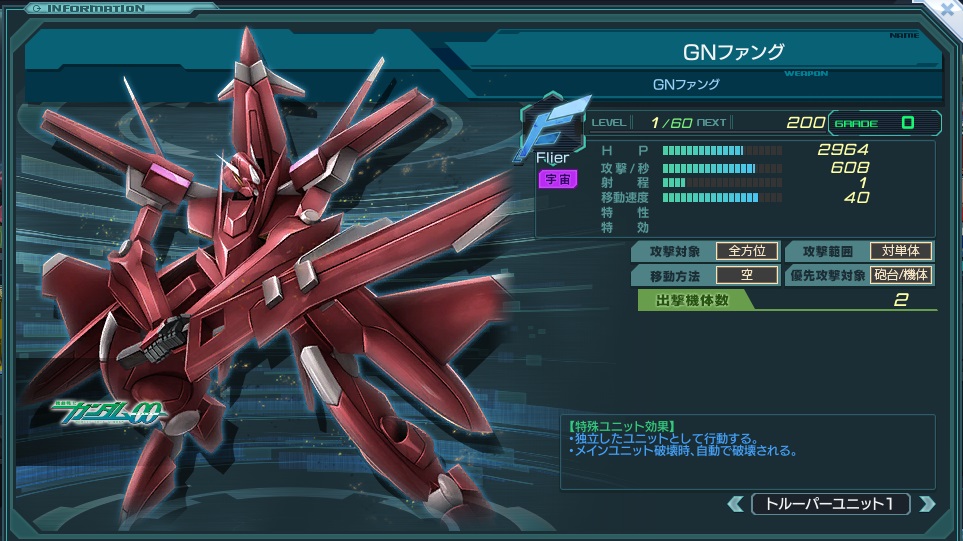Select the トルーパーユニット1 label
The width and height of the screenshot is (963, 541).
[830, 504]
